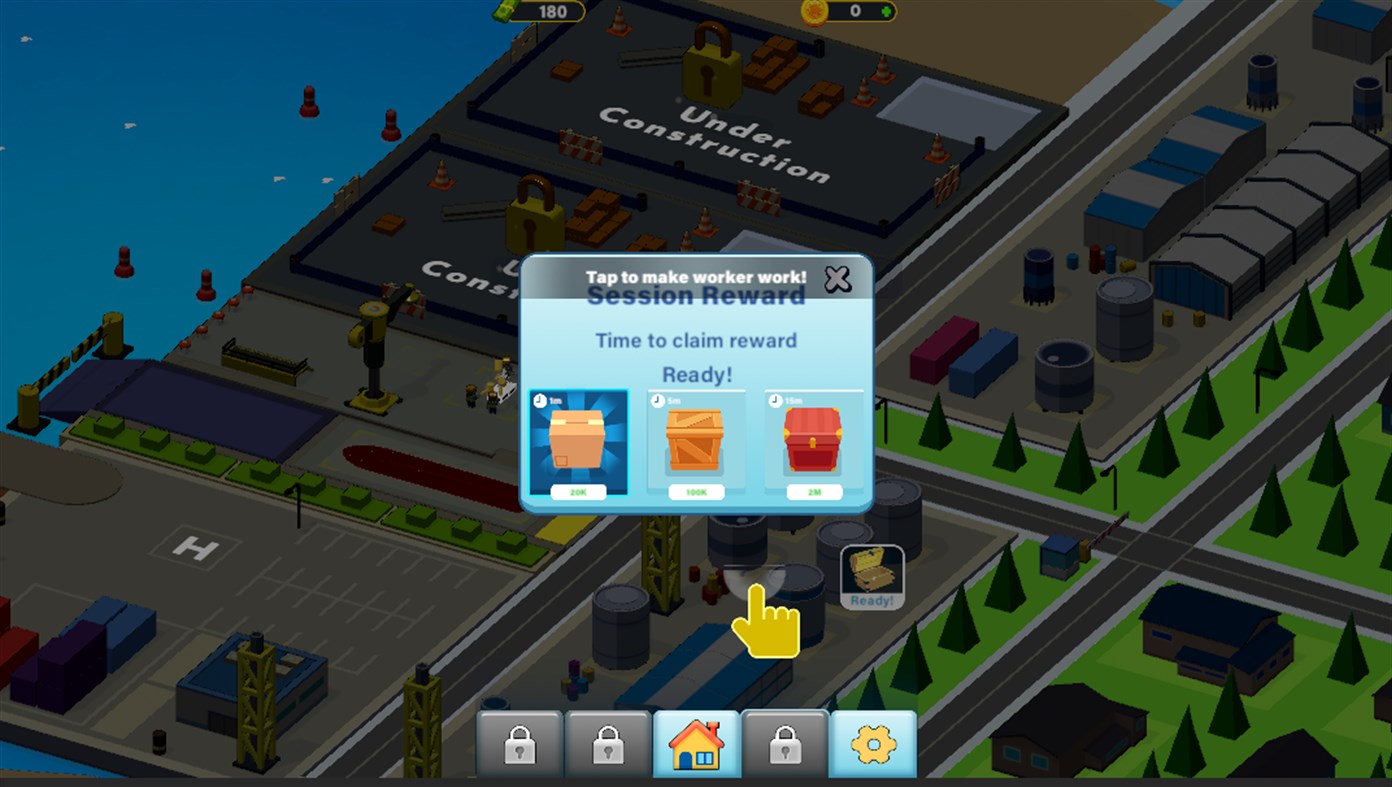Open the Settings gear tab
1392x787 pixels.
pos(872,742)
